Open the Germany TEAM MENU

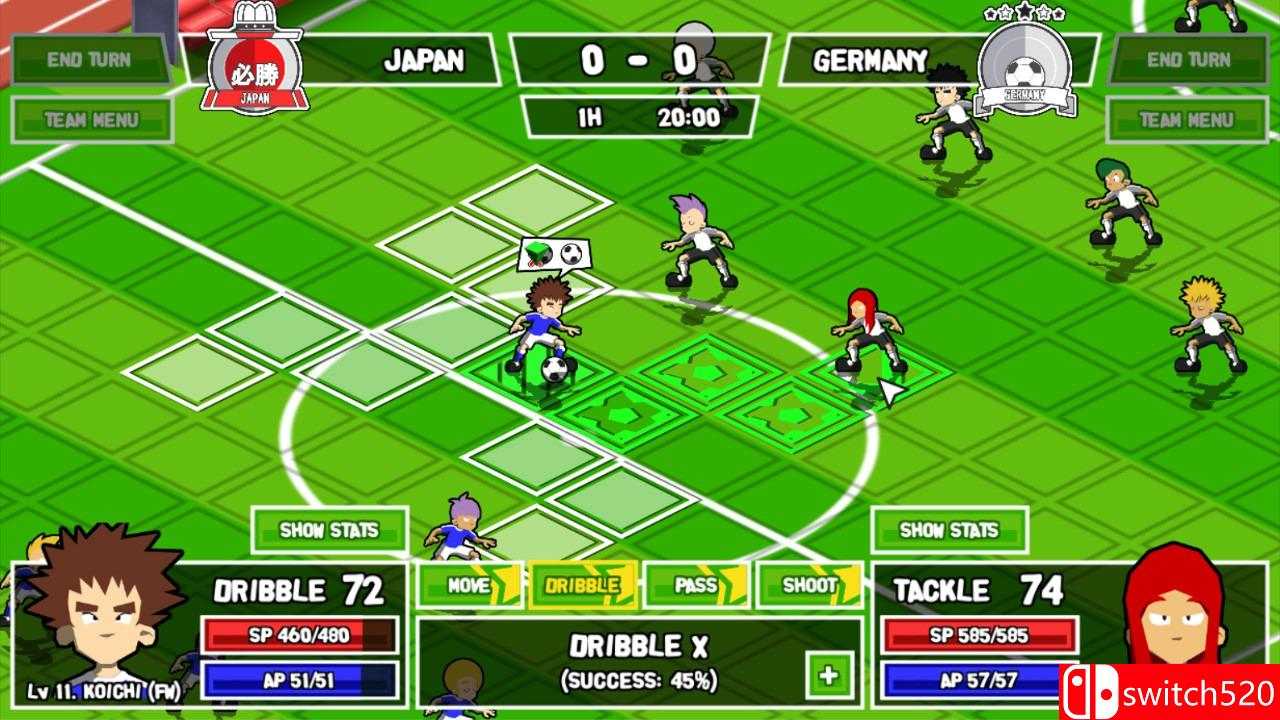1190,119
